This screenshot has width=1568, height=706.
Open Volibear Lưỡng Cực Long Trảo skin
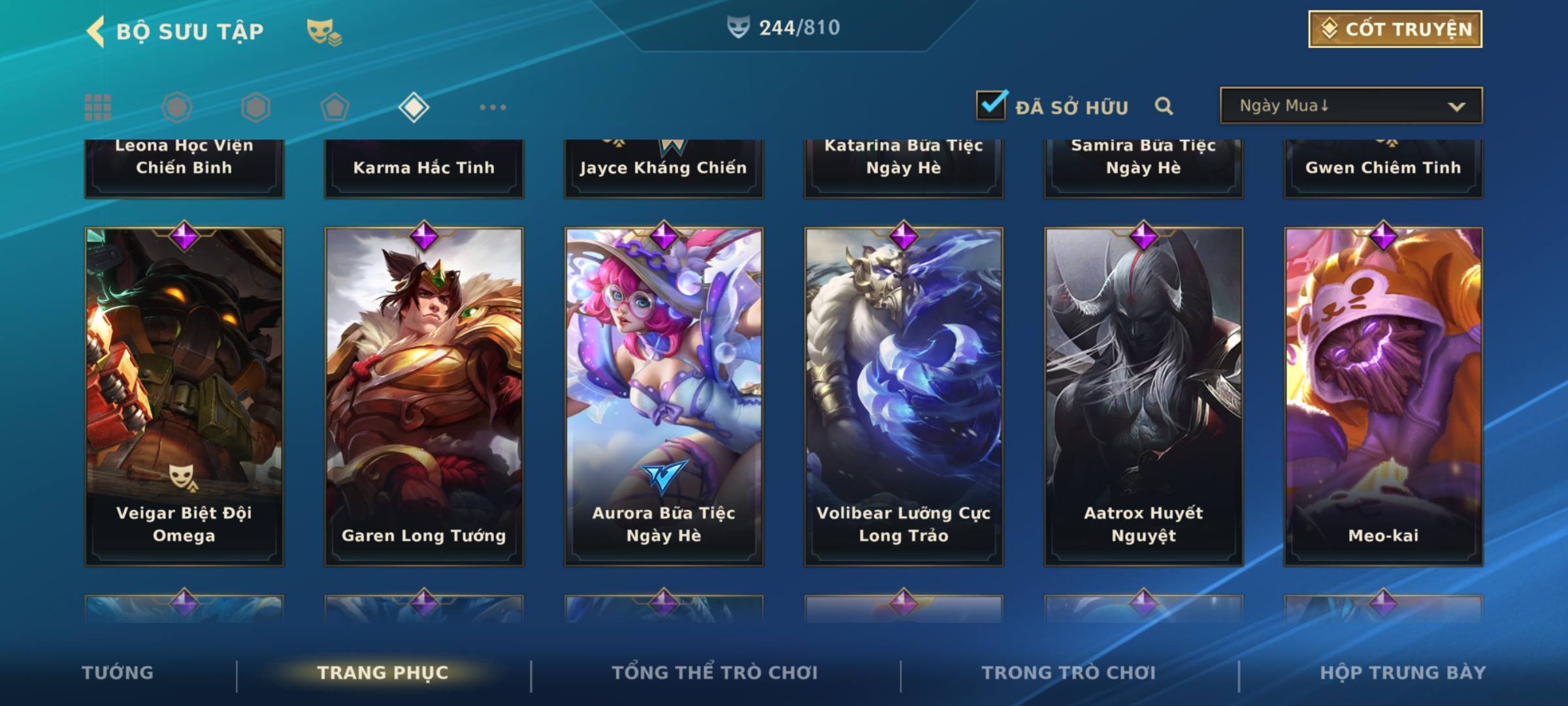904,396
